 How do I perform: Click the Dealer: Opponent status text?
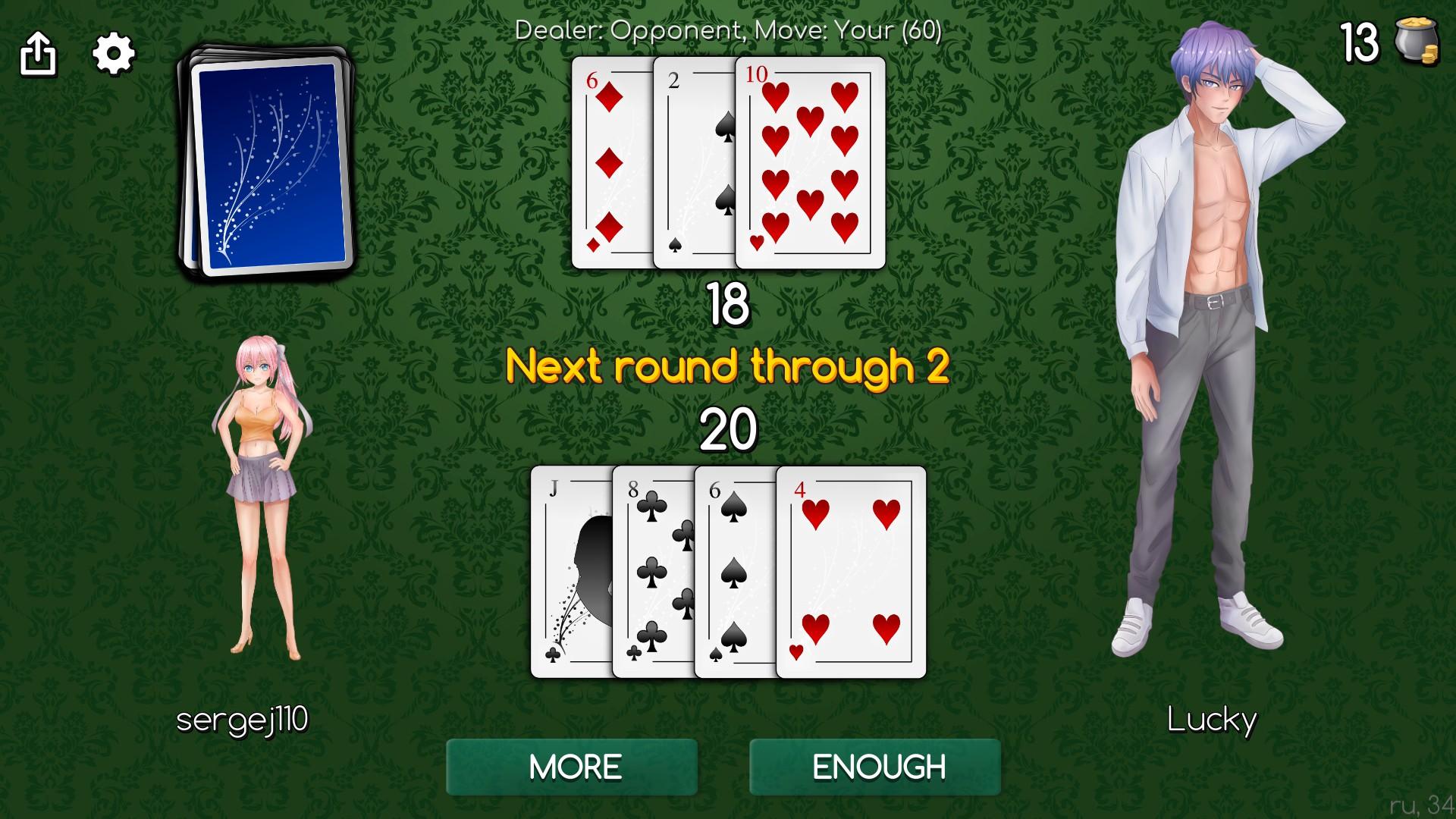(x=728, y=32)
